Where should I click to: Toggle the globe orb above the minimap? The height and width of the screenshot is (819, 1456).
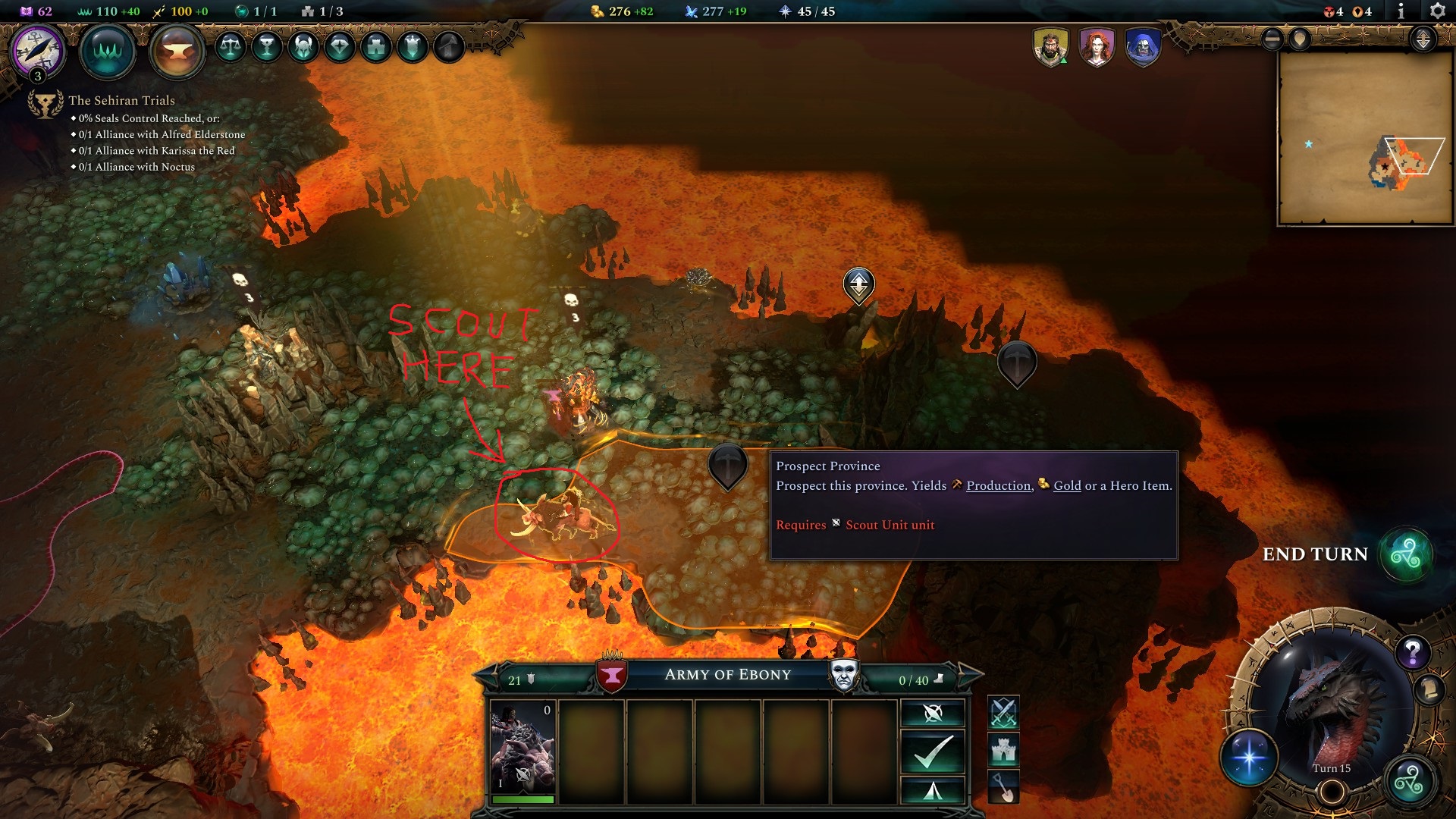1272,39
